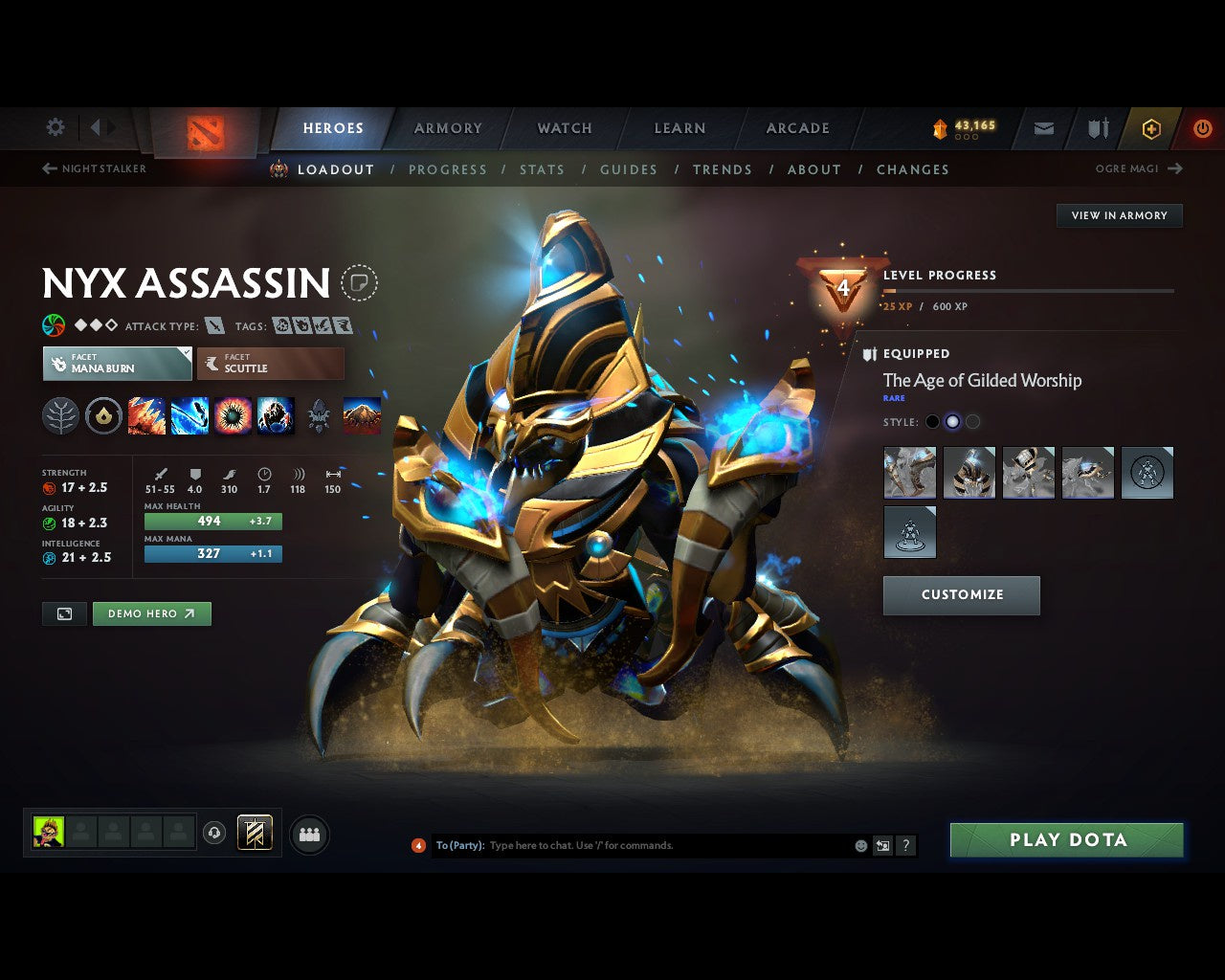This screenshot has width=1225, height=980.
Task: Open the talent tree icon
Action: click(60, 415)
